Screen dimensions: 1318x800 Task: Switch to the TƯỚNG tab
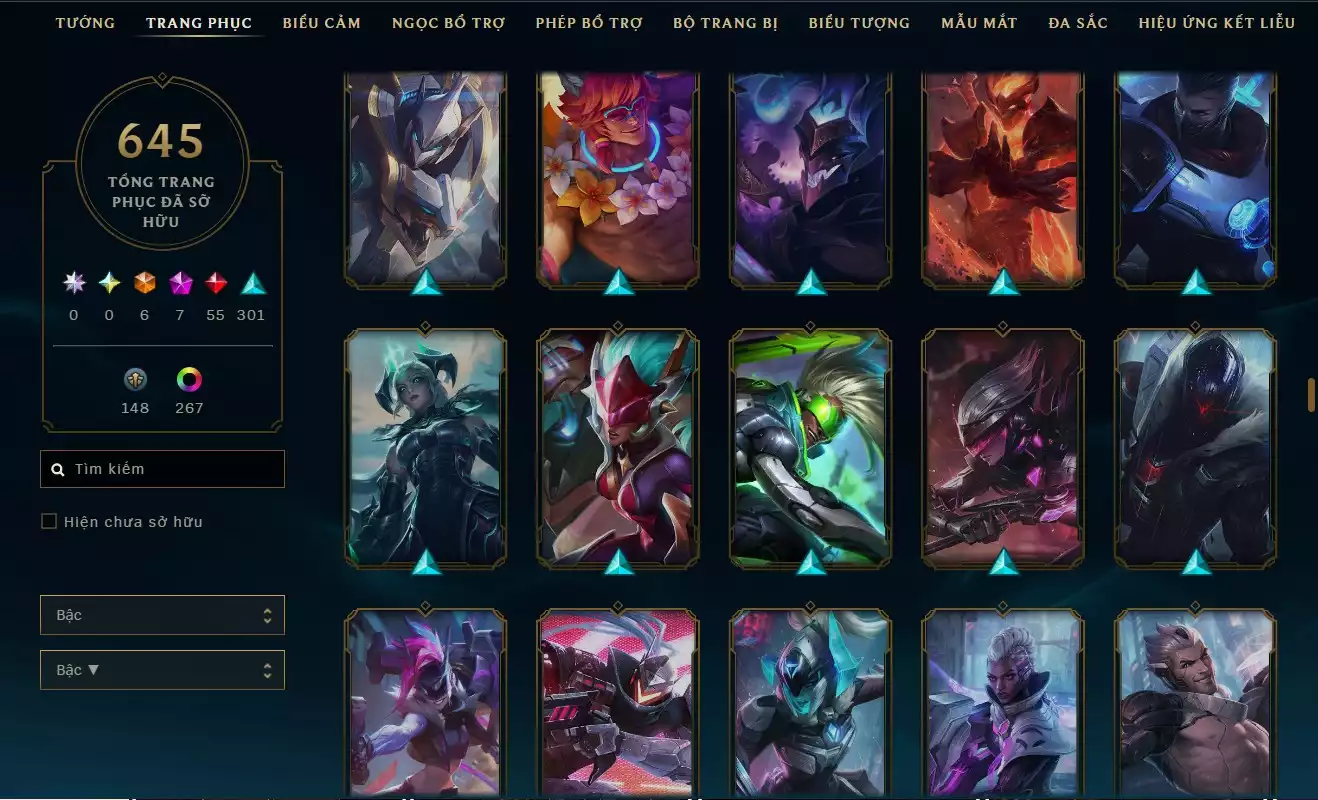[86, 22]
